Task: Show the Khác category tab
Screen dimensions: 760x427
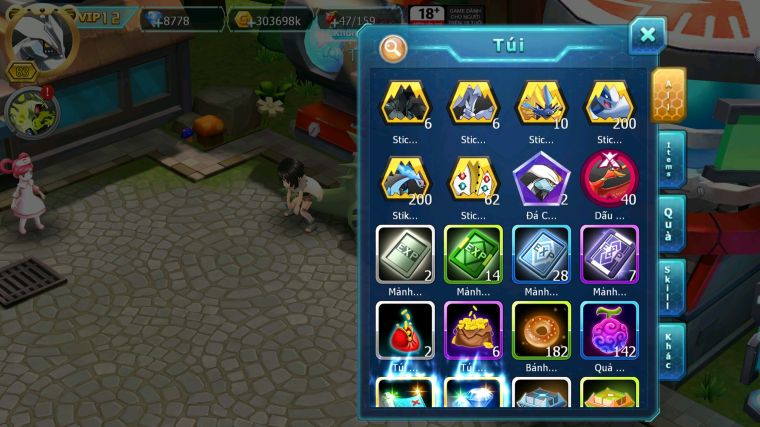Action: tap(669, 350)
